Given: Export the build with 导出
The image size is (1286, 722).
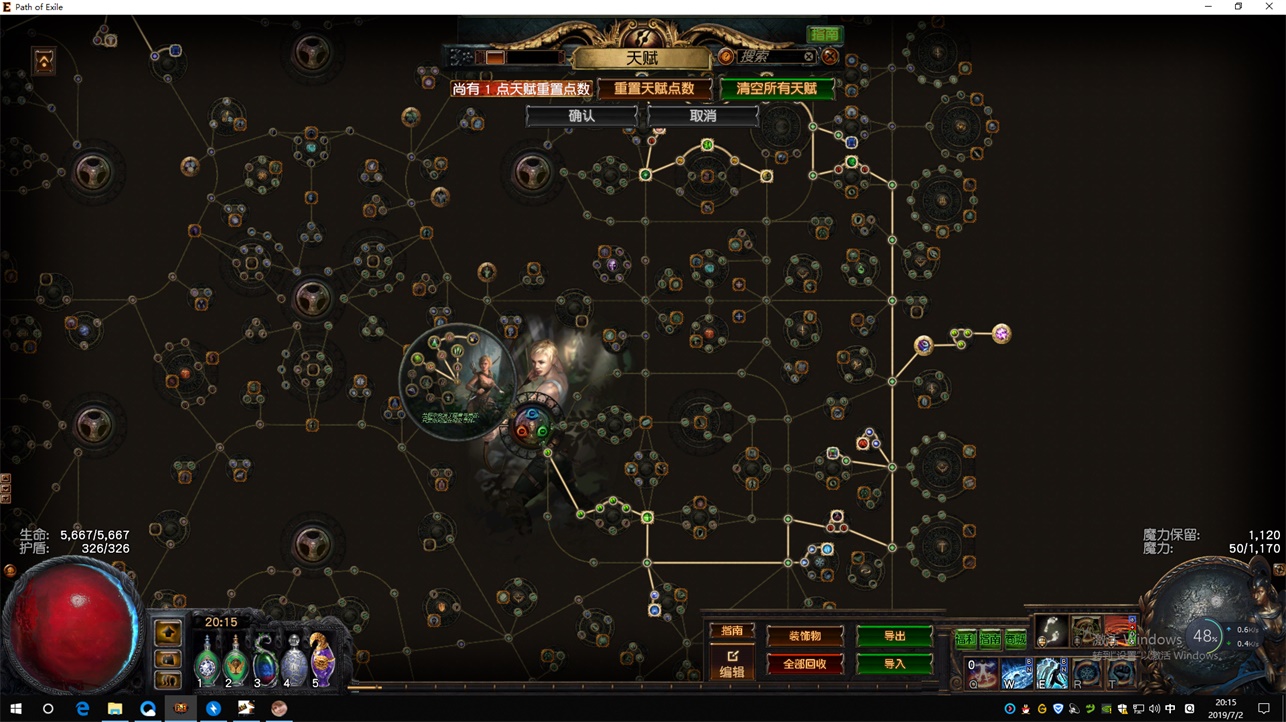Looking at the screenshot, I should (894, 636).
